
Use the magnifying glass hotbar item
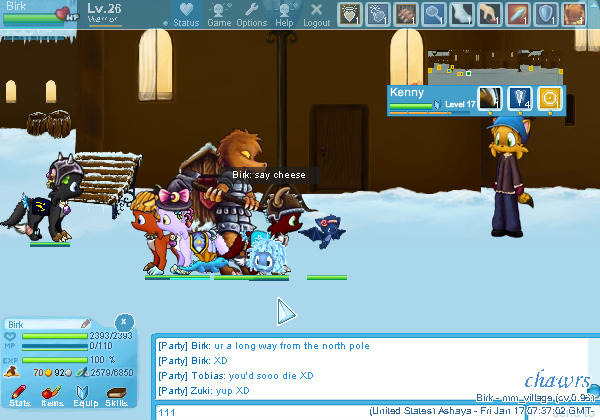coord(434,14)
